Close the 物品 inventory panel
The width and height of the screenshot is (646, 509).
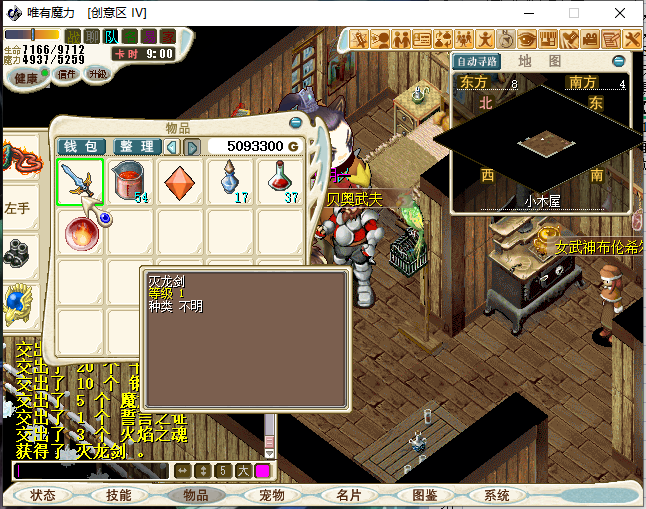pos(295,123)
